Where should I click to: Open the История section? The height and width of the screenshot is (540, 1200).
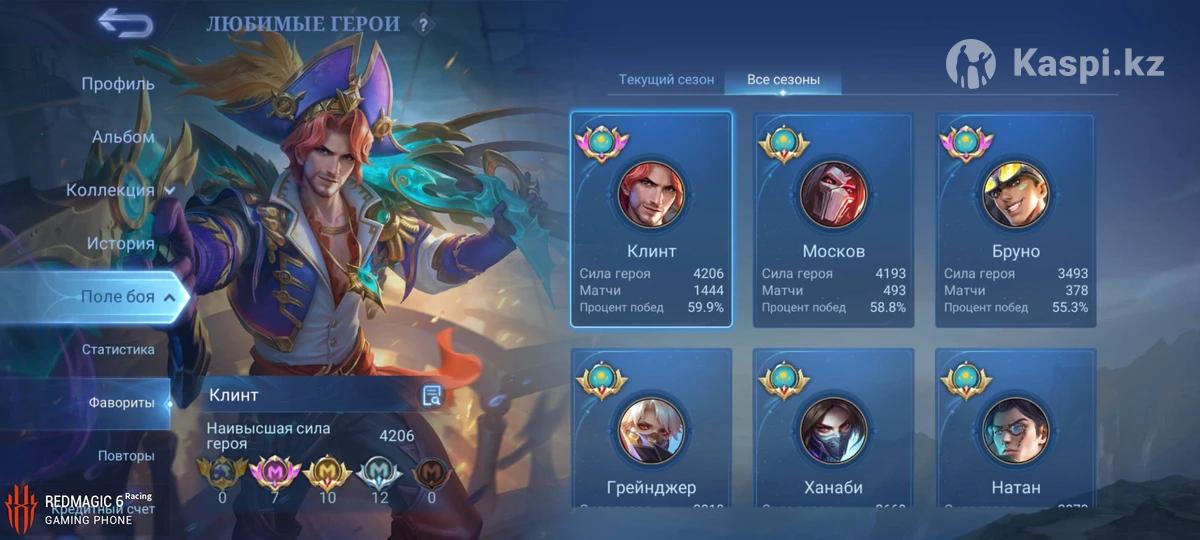click(120, 243)
